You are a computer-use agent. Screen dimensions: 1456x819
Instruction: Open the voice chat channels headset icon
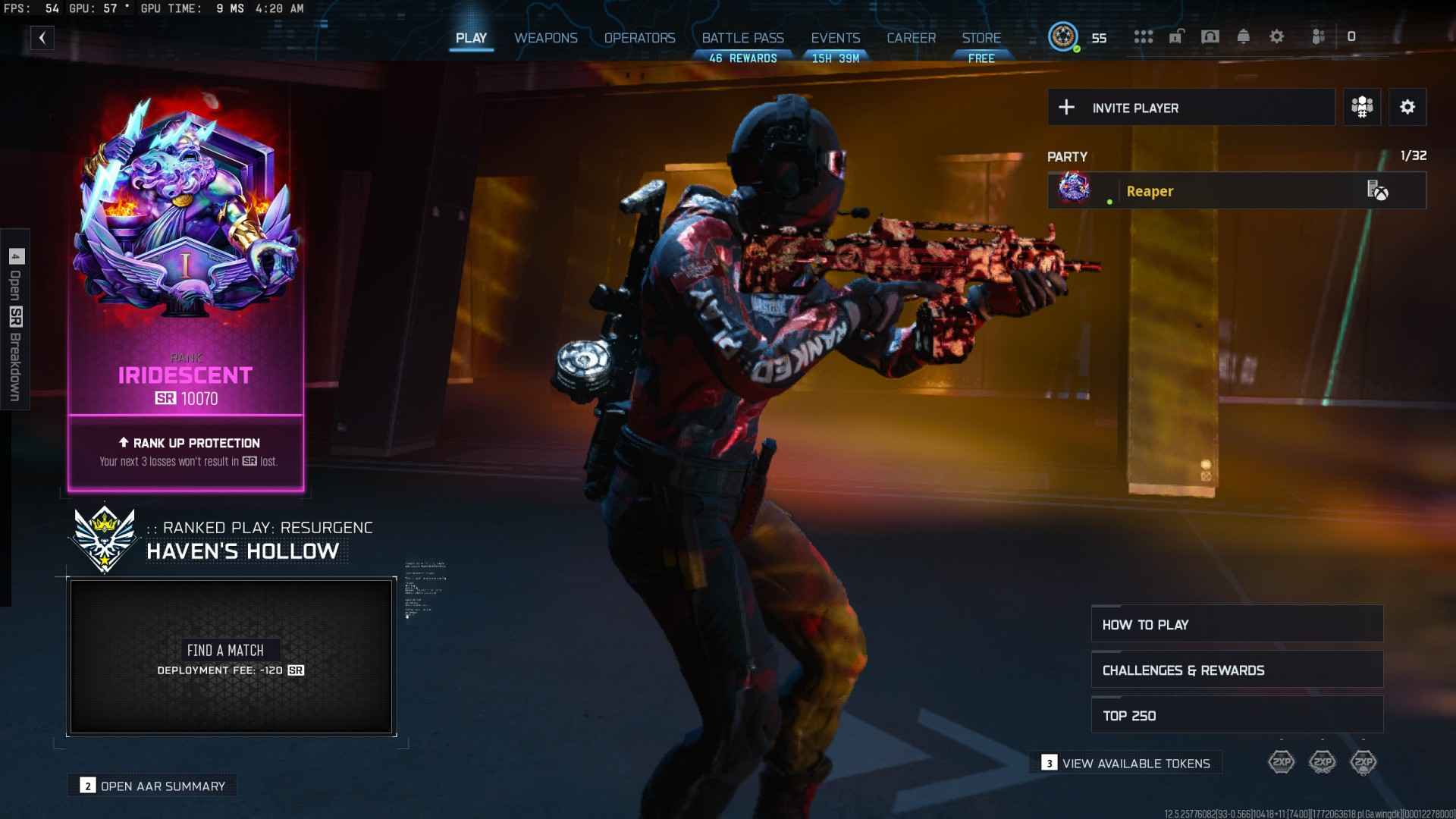point(1211,36)
